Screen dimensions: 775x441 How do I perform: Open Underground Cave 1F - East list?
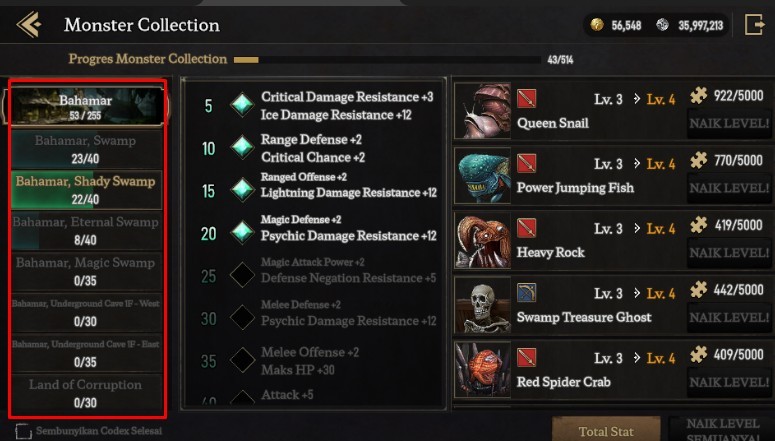(86, 352)
